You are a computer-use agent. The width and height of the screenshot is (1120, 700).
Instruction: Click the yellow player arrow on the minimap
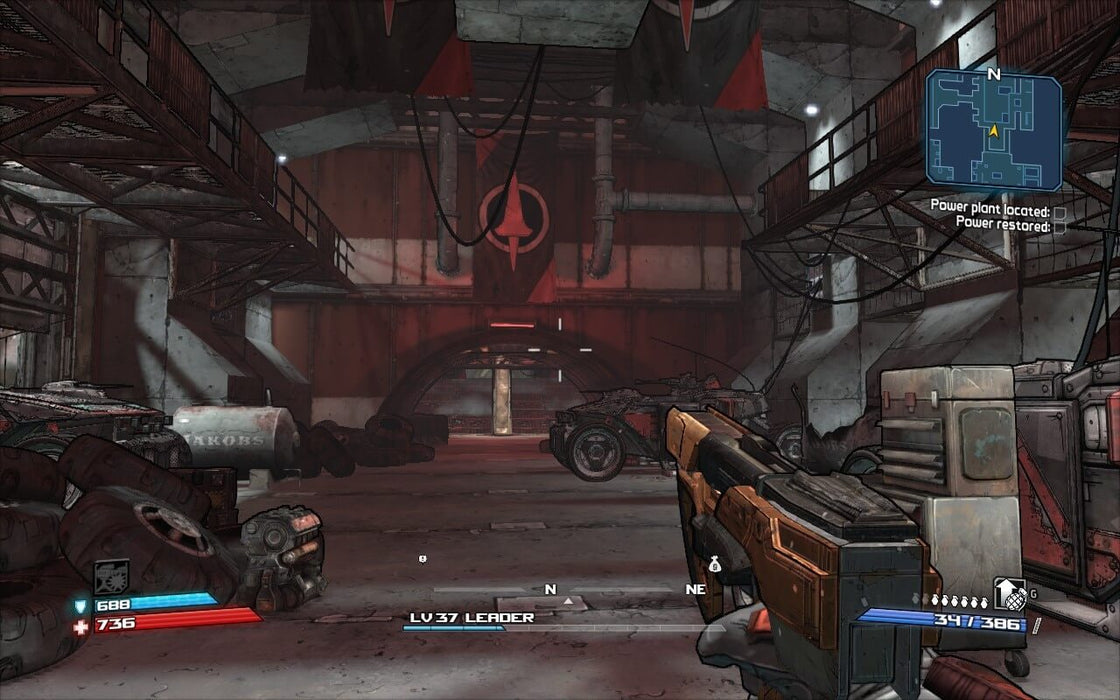(x=994, y=129)
